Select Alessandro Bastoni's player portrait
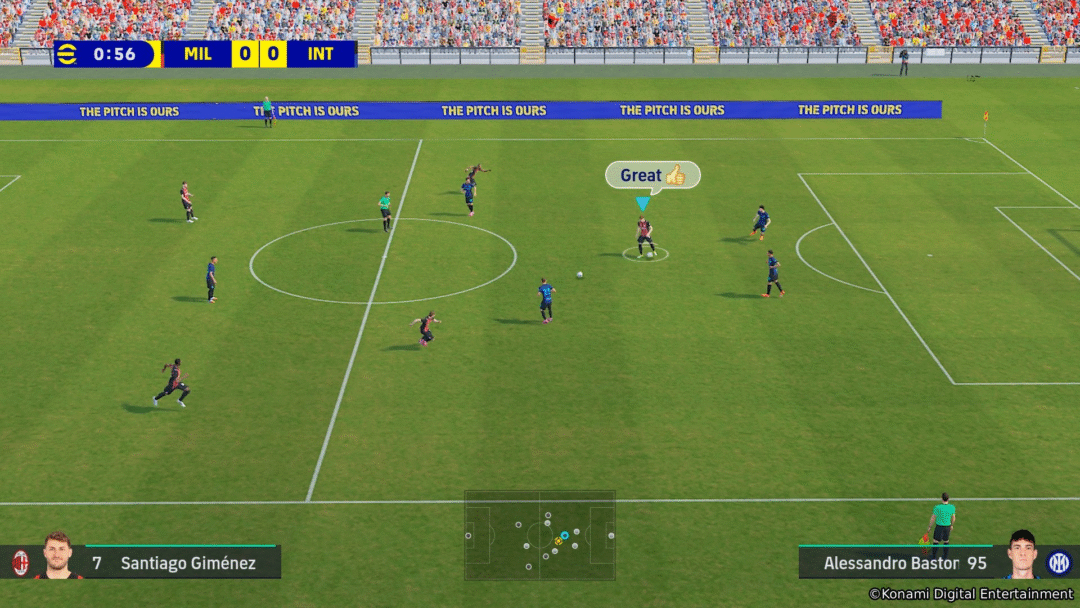The image size is (1080, 608). click(1021, 555)
